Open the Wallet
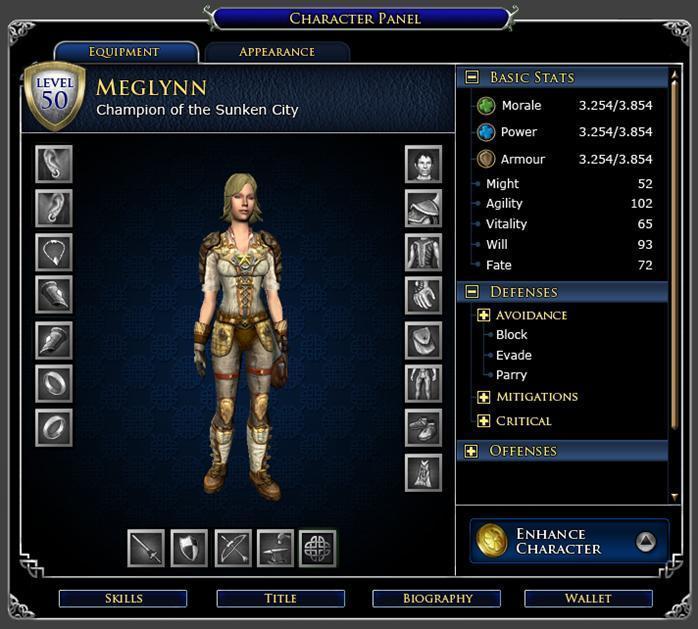 tap(588, 598)
